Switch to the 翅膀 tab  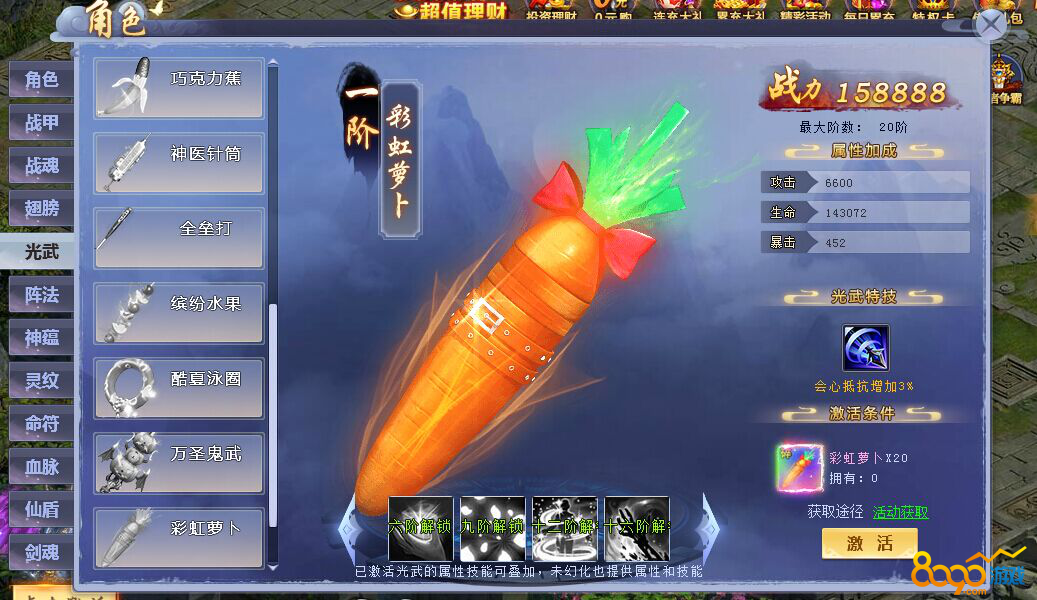(41, 209)
